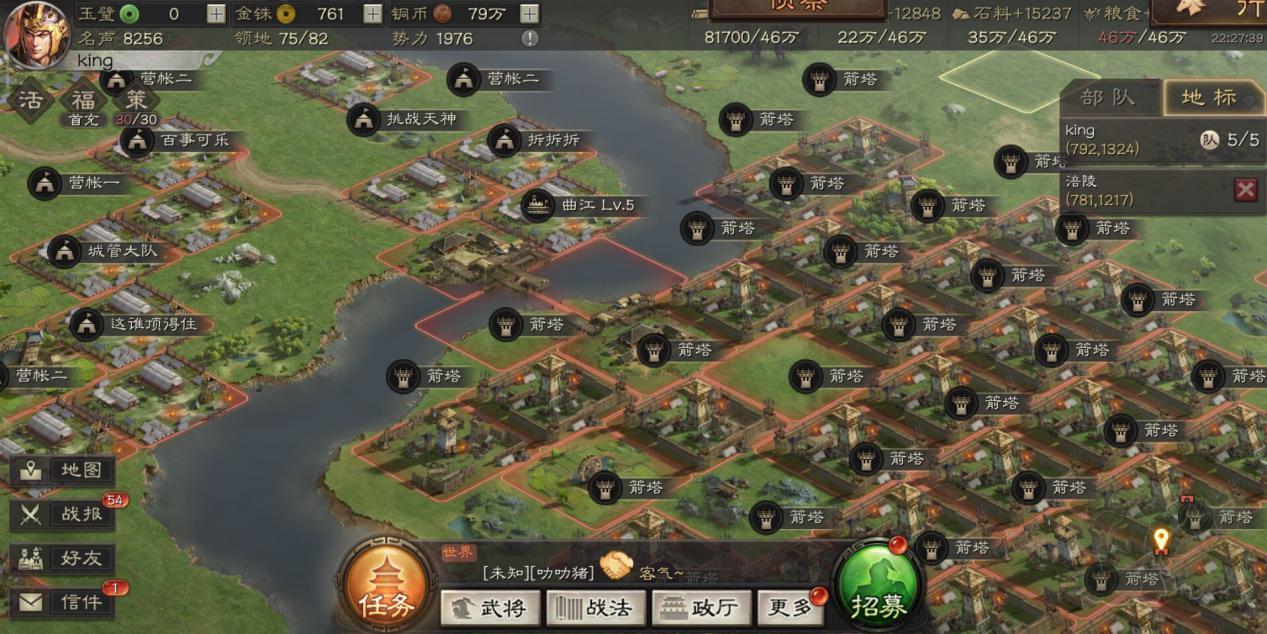This screenshot has height=634, width=1267.
Task: Open the 策 strategy diamond icon
Action: click(136, 100)
